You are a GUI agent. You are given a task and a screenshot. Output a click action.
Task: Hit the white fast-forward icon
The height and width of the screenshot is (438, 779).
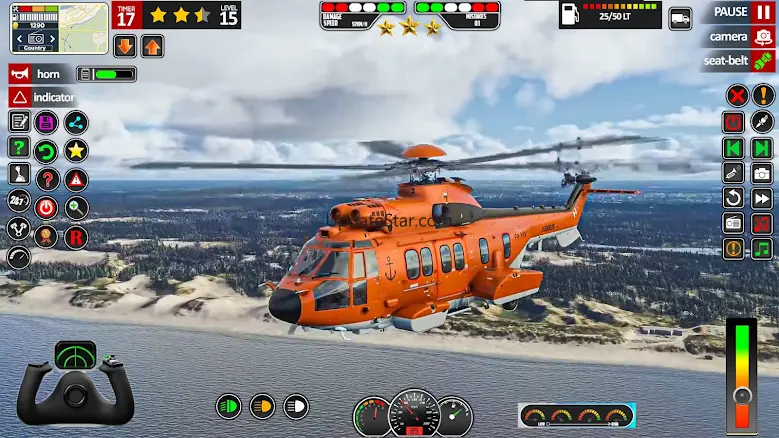click(x=762, y=198)
